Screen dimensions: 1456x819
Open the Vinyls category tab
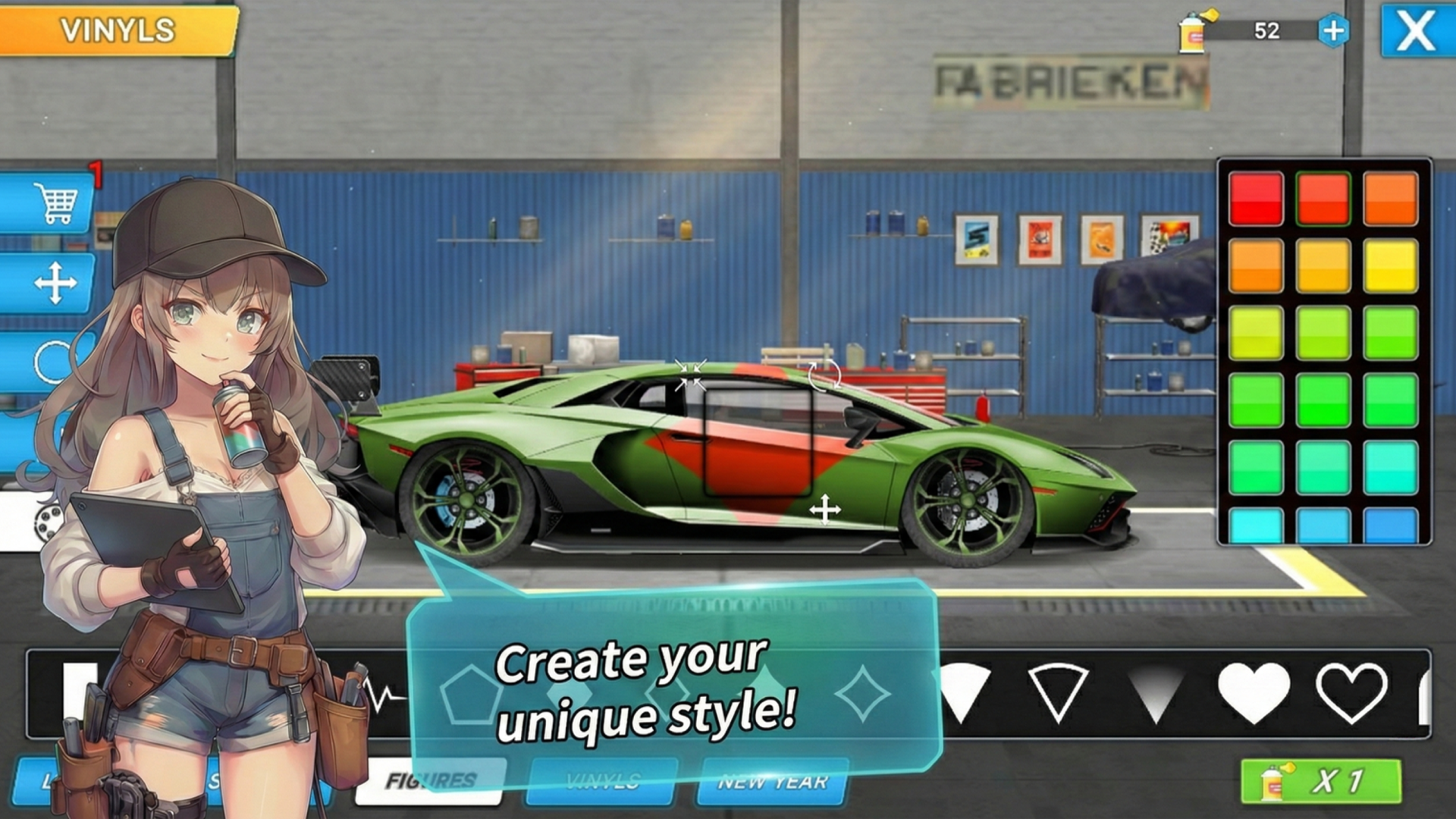[602, 781]
